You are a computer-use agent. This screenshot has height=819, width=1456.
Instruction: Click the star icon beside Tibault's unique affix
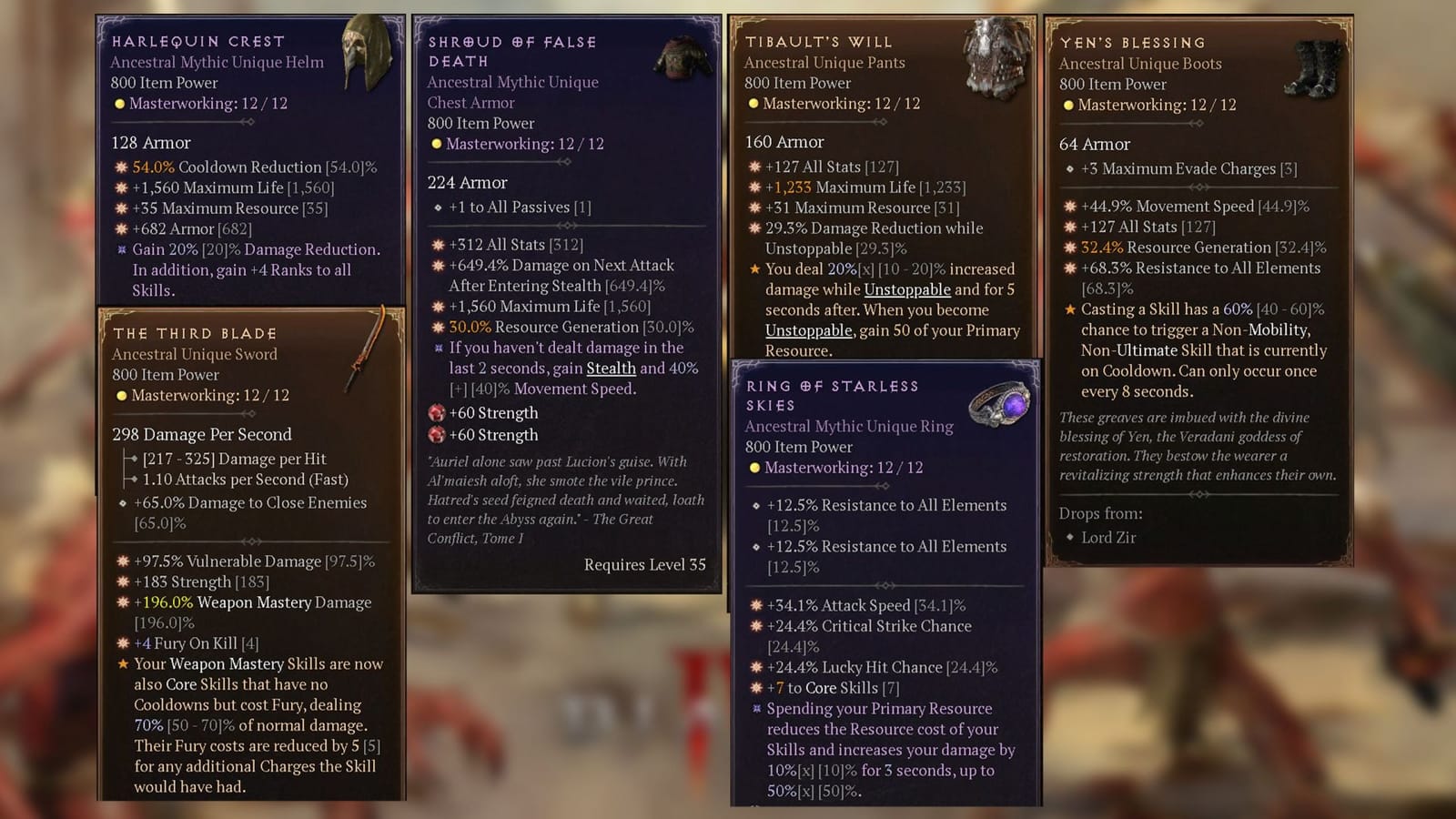pos(753,268)
